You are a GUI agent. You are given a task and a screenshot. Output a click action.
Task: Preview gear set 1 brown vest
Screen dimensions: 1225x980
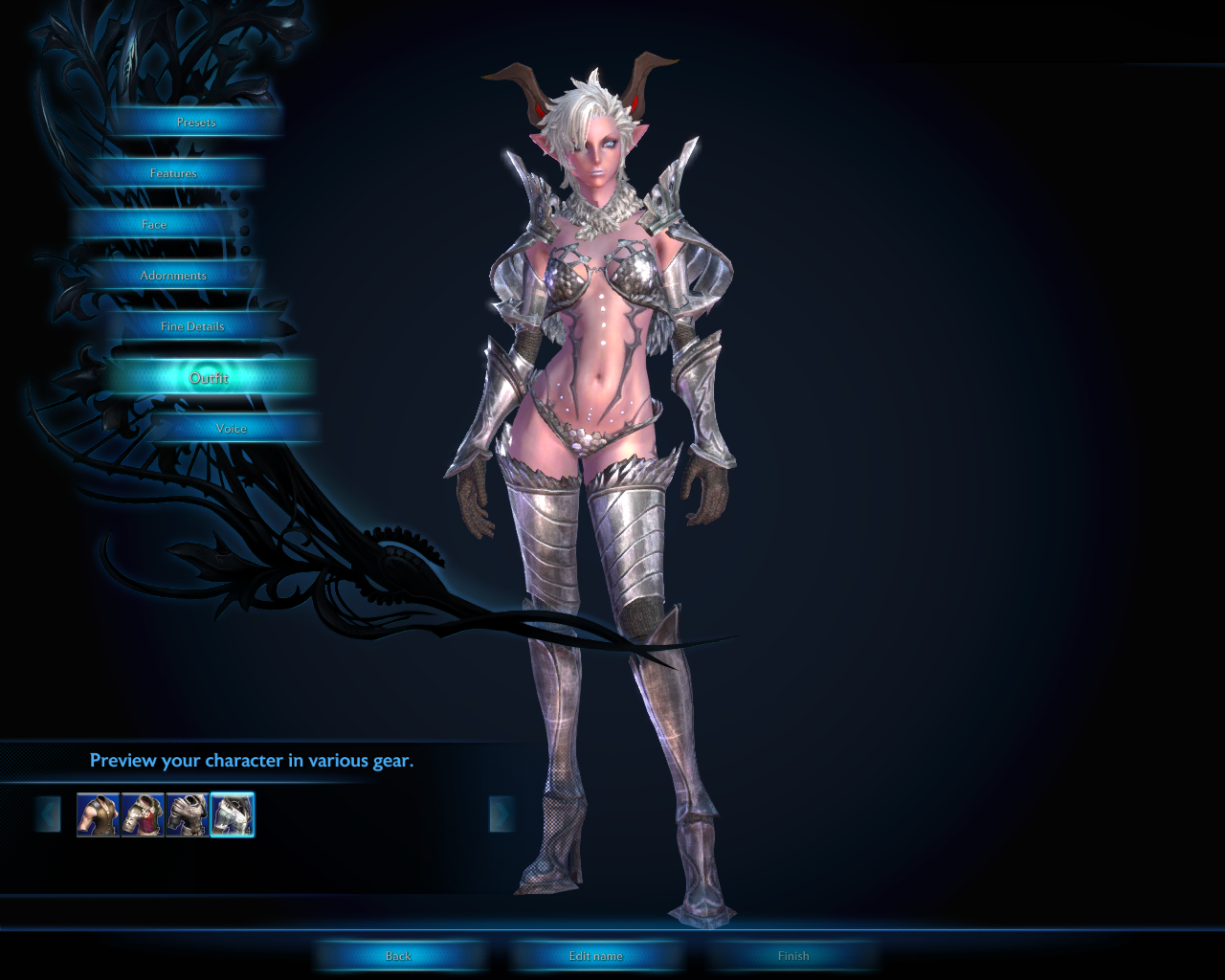coord(99,815)
